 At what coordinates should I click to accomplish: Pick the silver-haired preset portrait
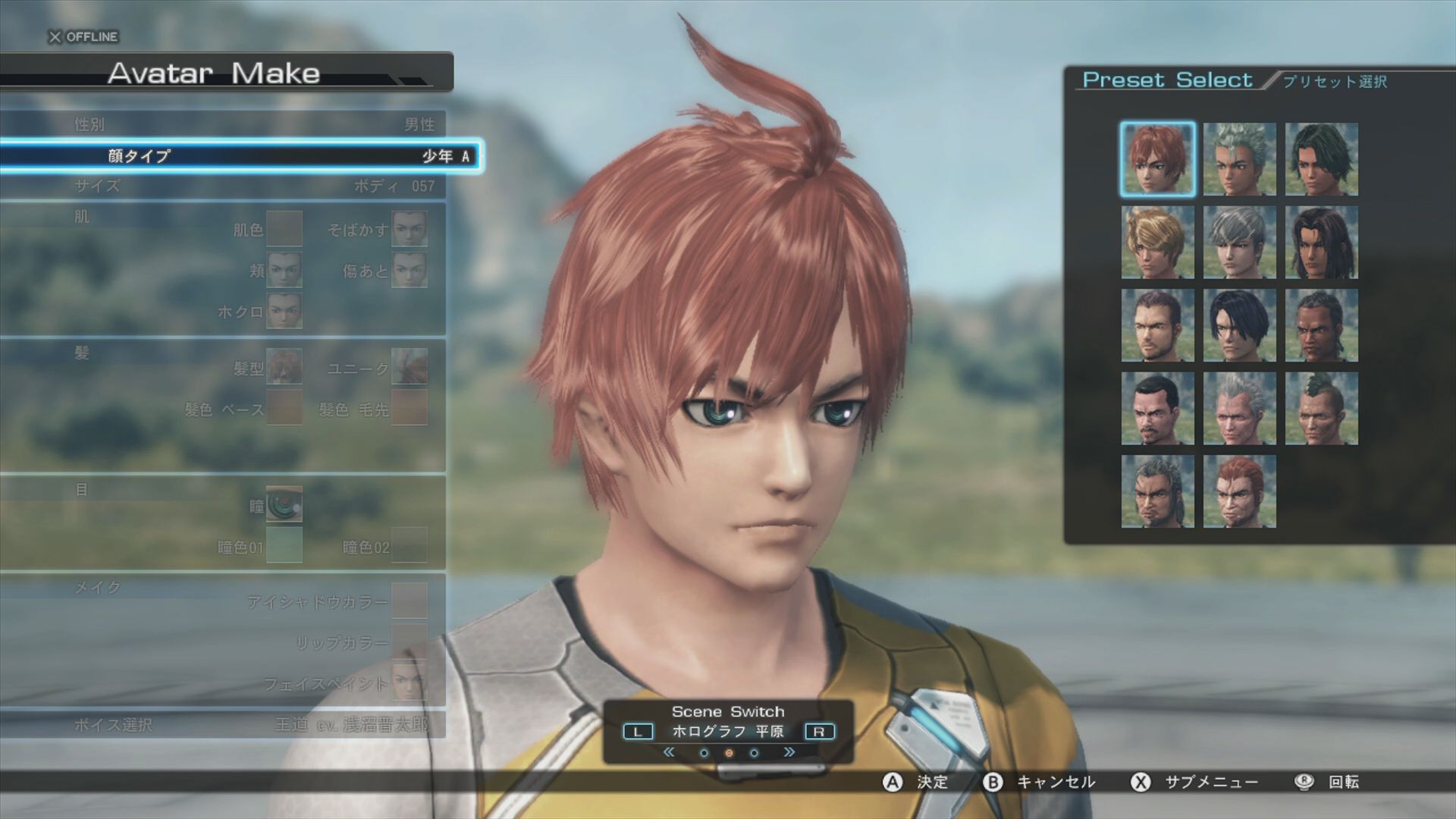(x=1239, y=243)
